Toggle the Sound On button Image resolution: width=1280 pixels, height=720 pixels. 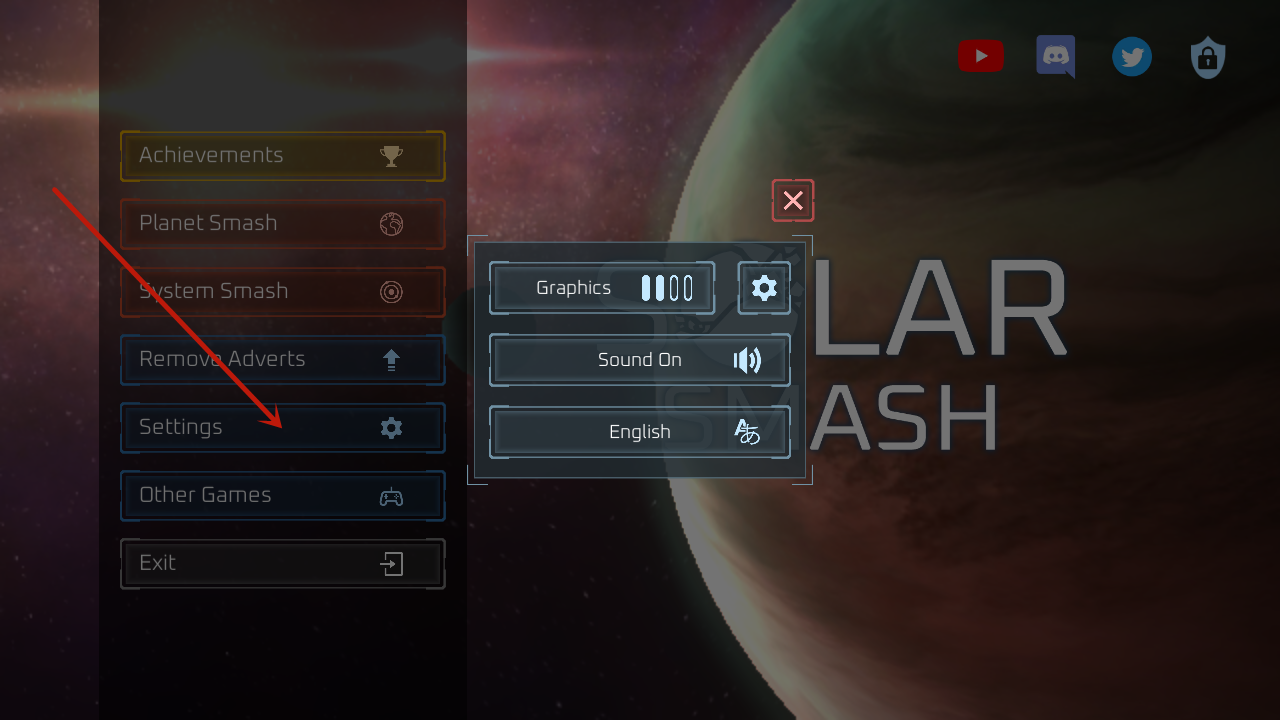[x=640, y=360]
